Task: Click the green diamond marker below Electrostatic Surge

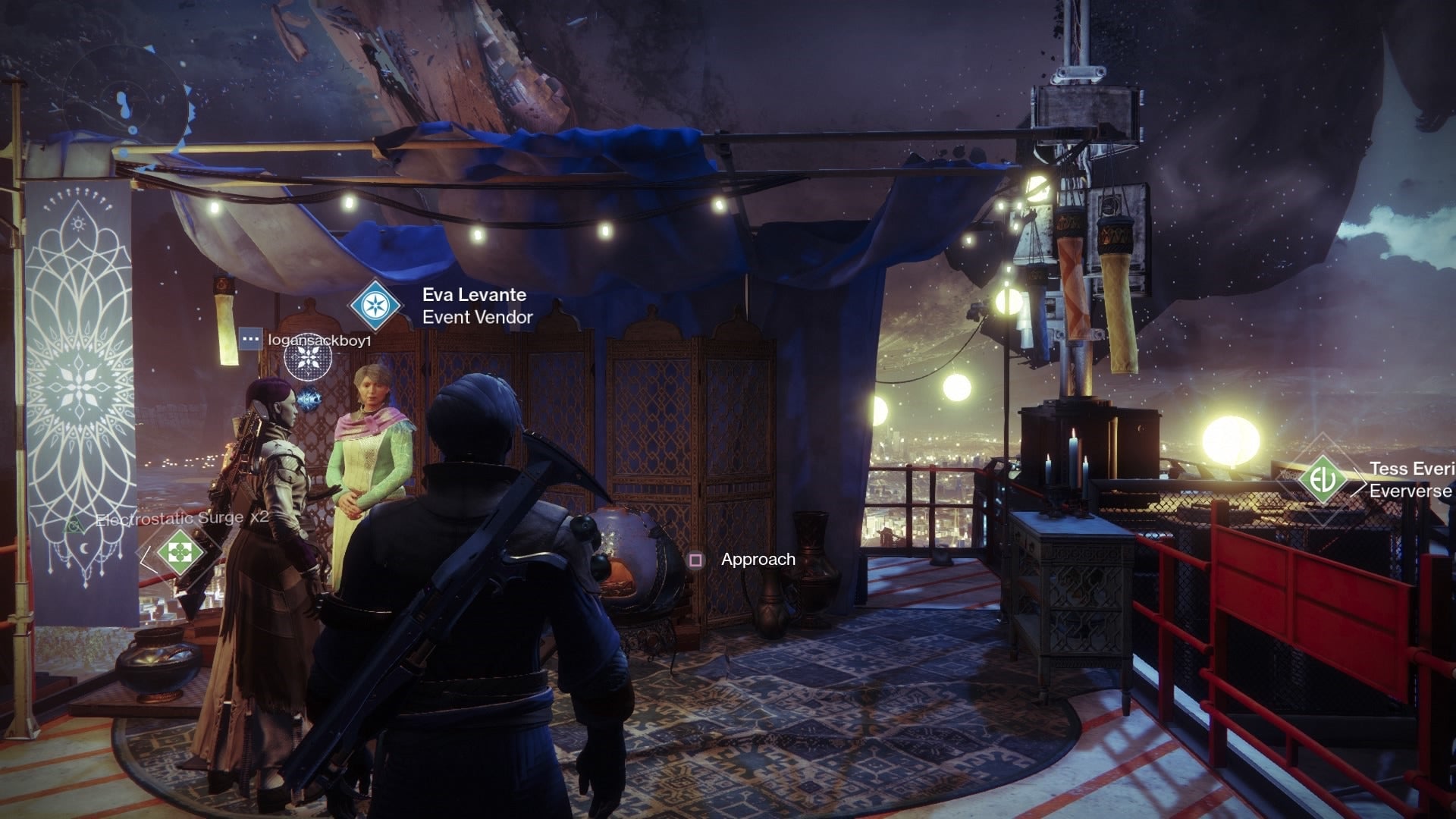Action: click(x=180, y=552)
